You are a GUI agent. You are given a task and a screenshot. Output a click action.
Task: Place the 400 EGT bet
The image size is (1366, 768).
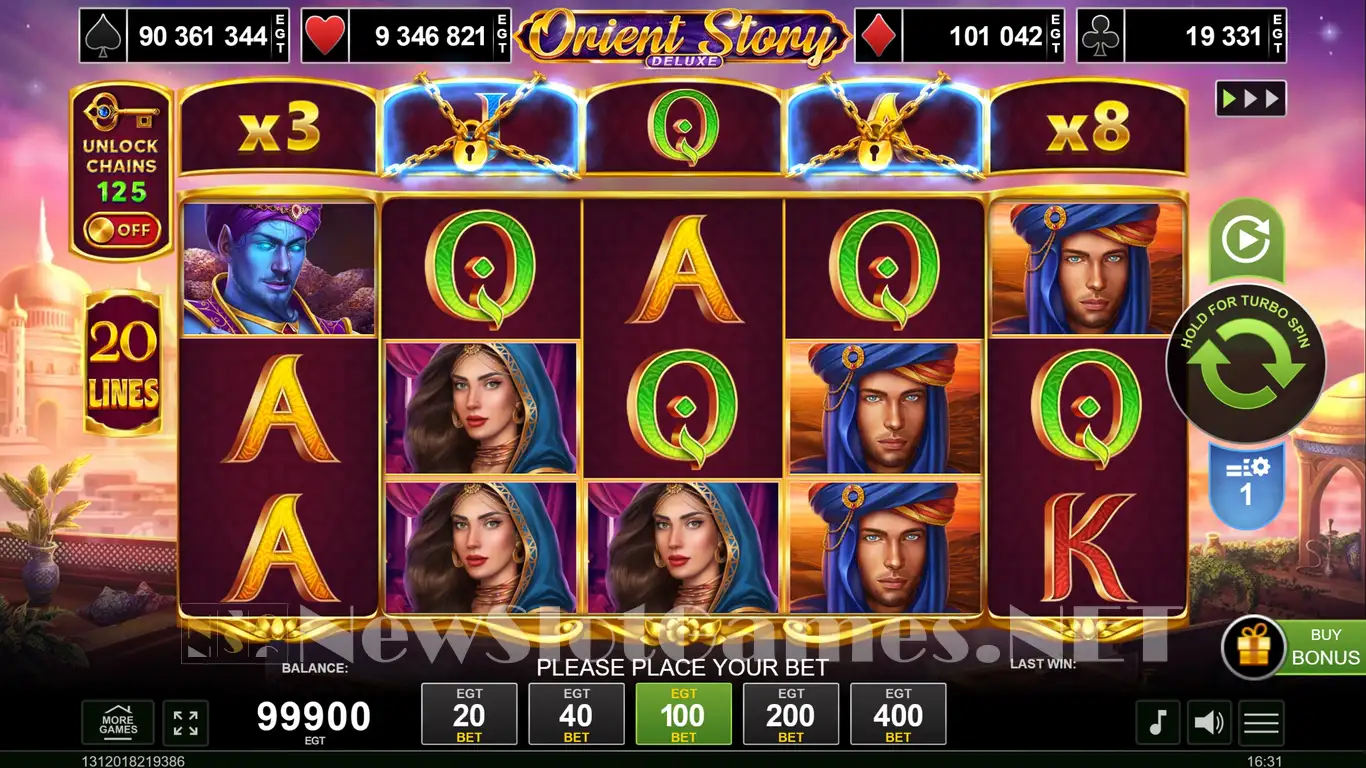(898, 714)
